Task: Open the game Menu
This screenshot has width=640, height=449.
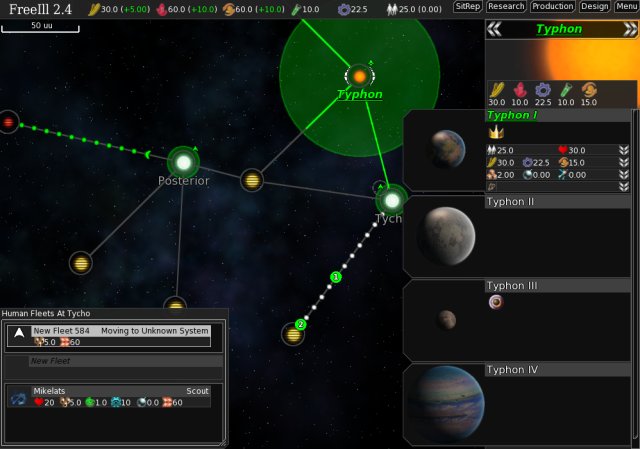Action: tap(627, 7)
